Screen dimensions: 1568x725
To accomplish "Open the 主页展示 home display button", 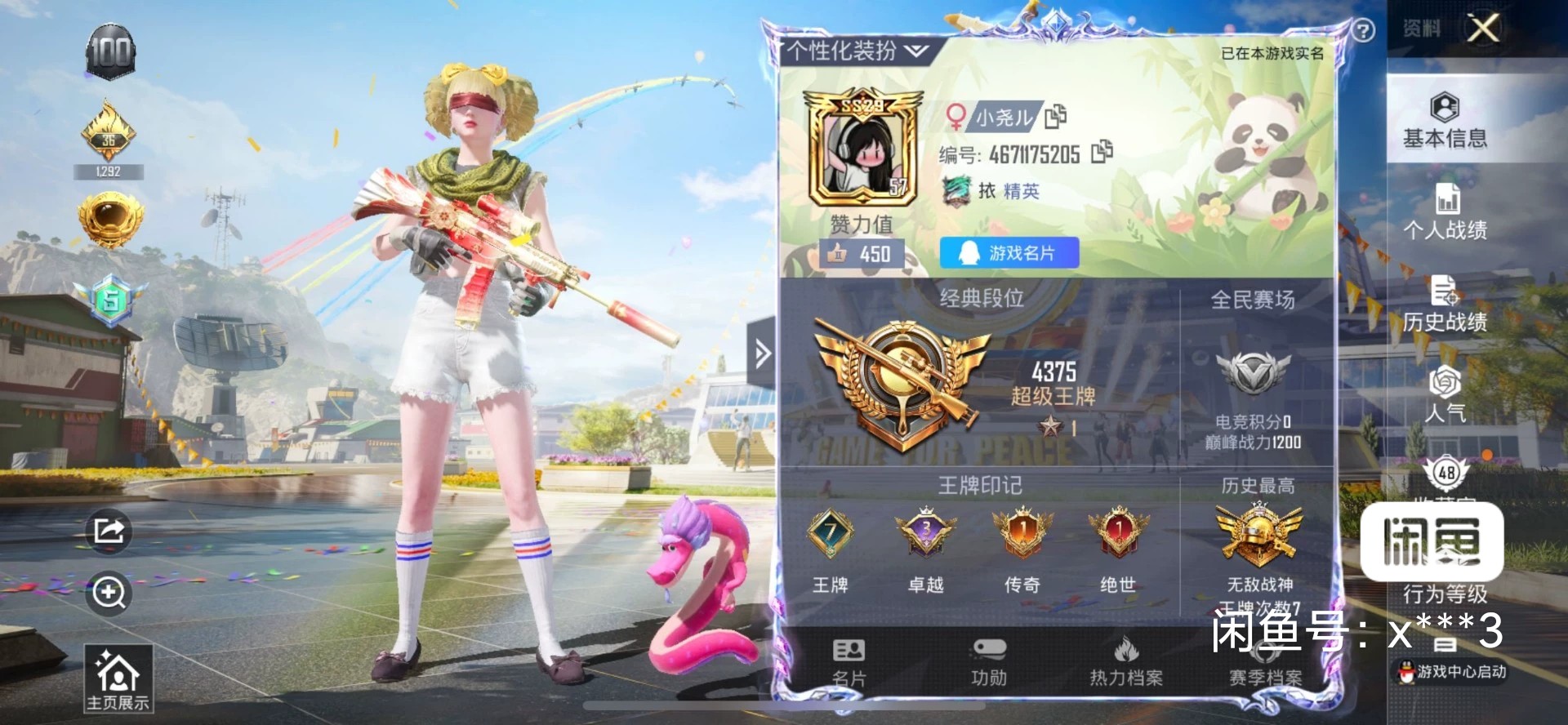I will point(118,679).
